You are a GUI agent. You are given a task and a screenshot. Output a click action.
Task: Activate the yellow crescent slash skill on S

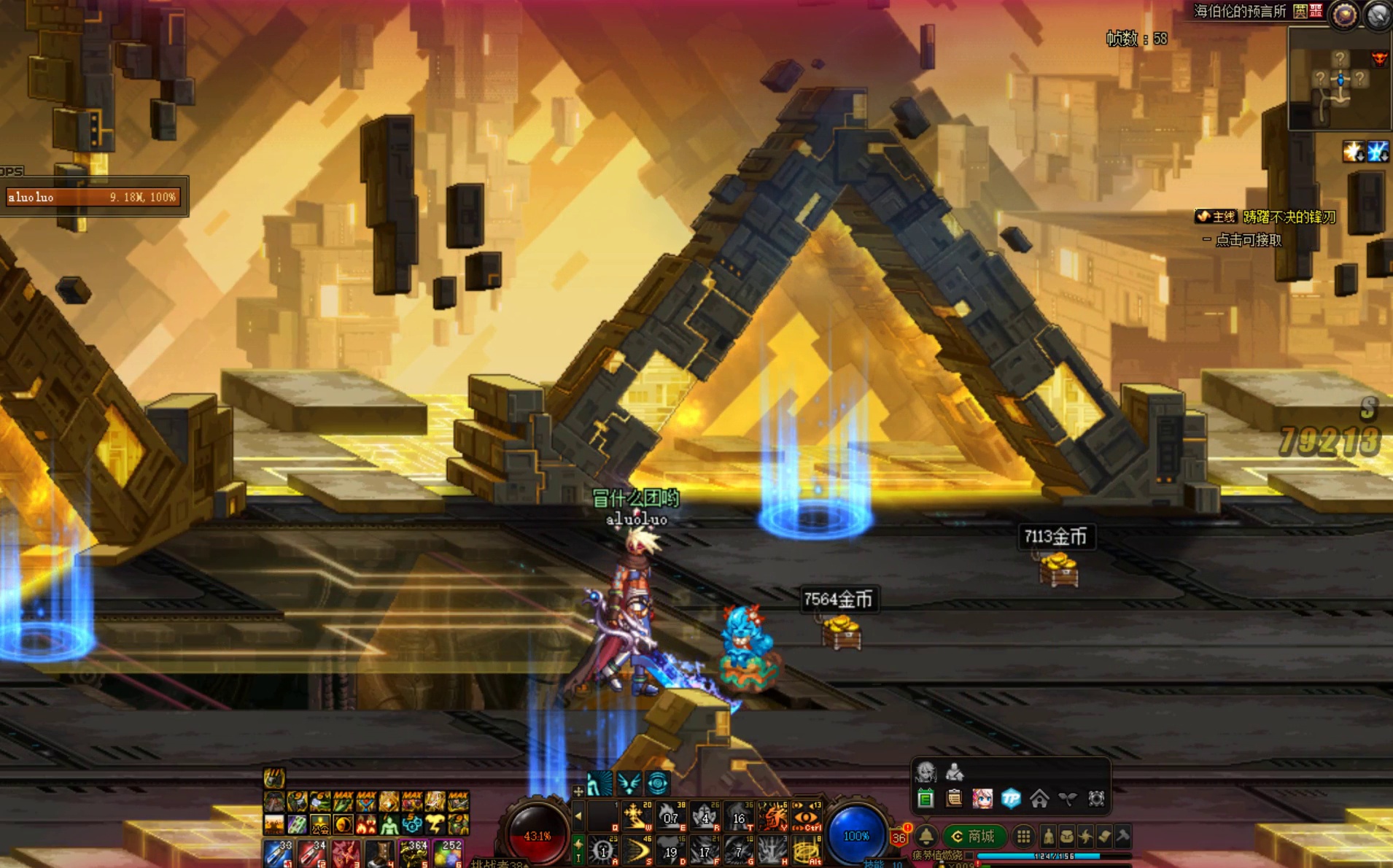(637, 850)
